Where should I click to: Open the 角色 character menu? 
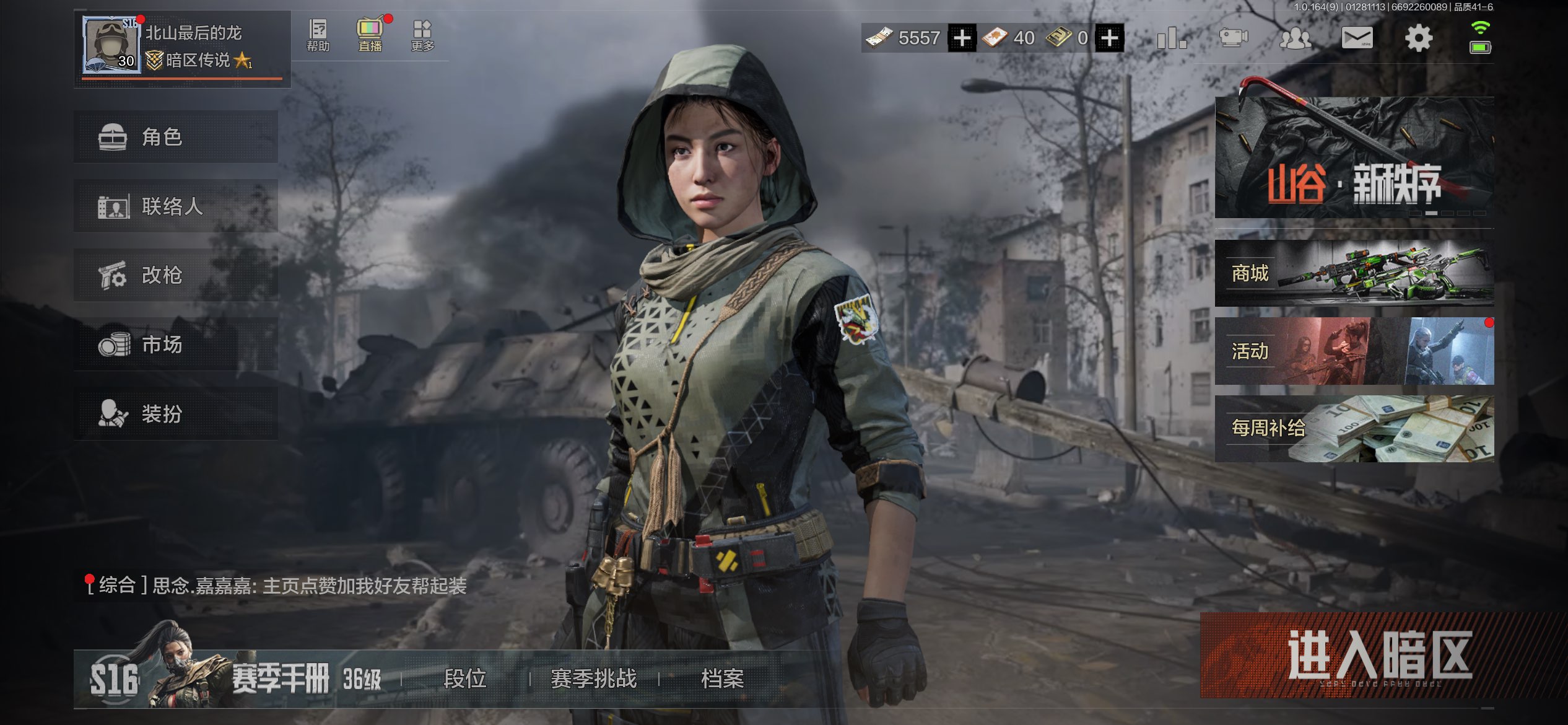click(x=175, y=137)
